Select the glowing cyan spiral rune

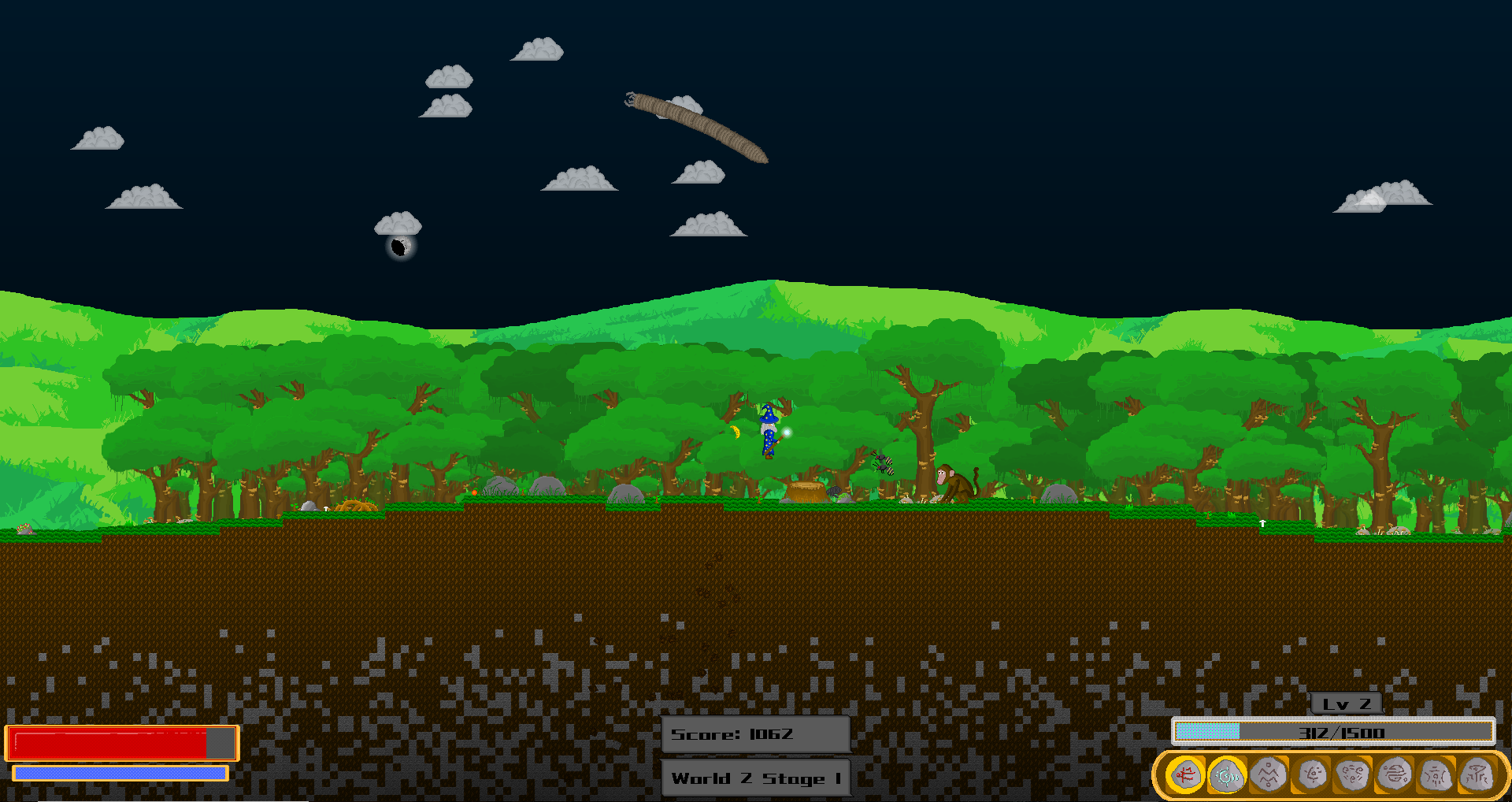1226,774
